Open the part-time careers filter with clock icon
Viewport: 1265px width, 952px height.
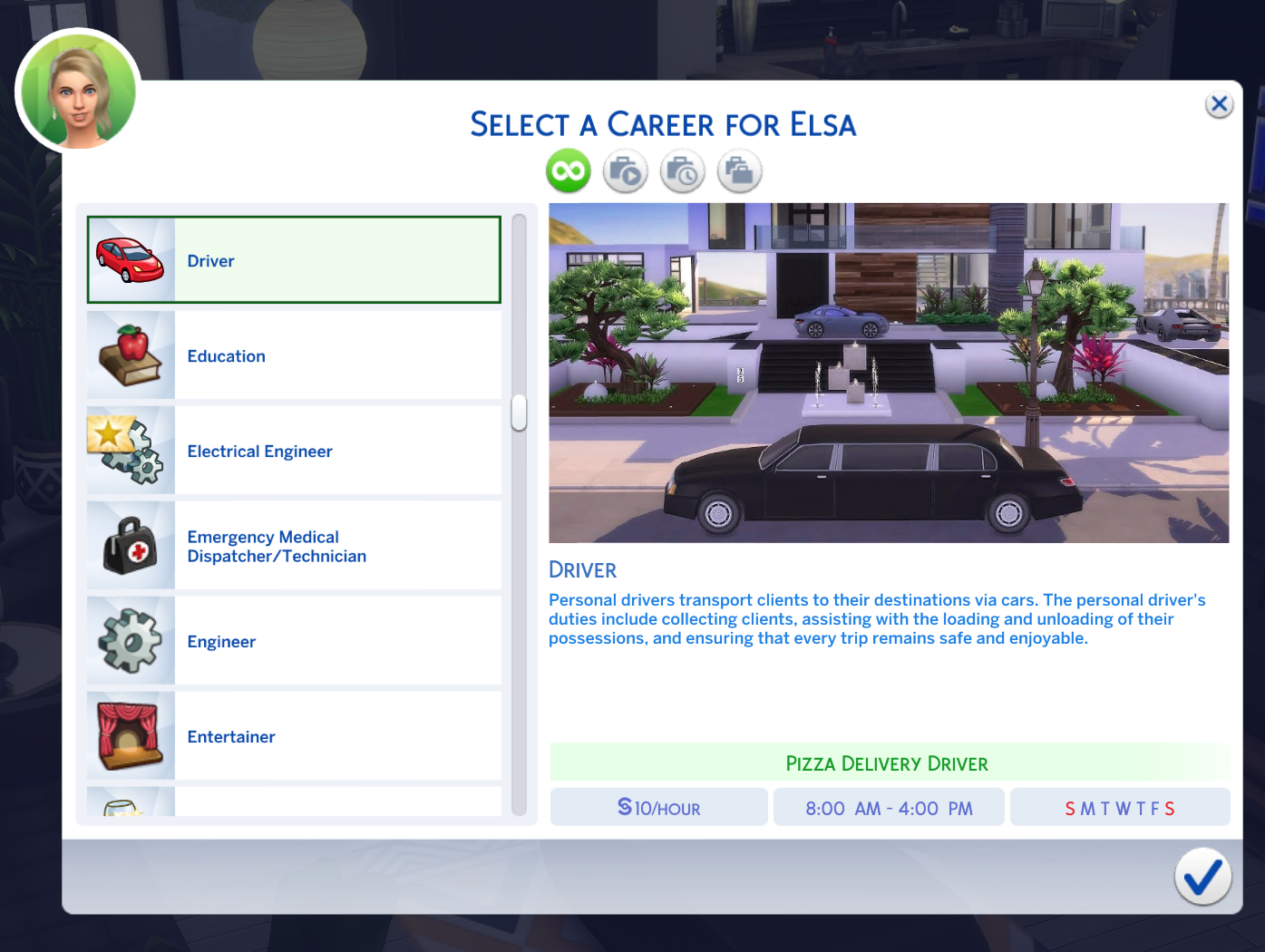click(x=682, y=170)
